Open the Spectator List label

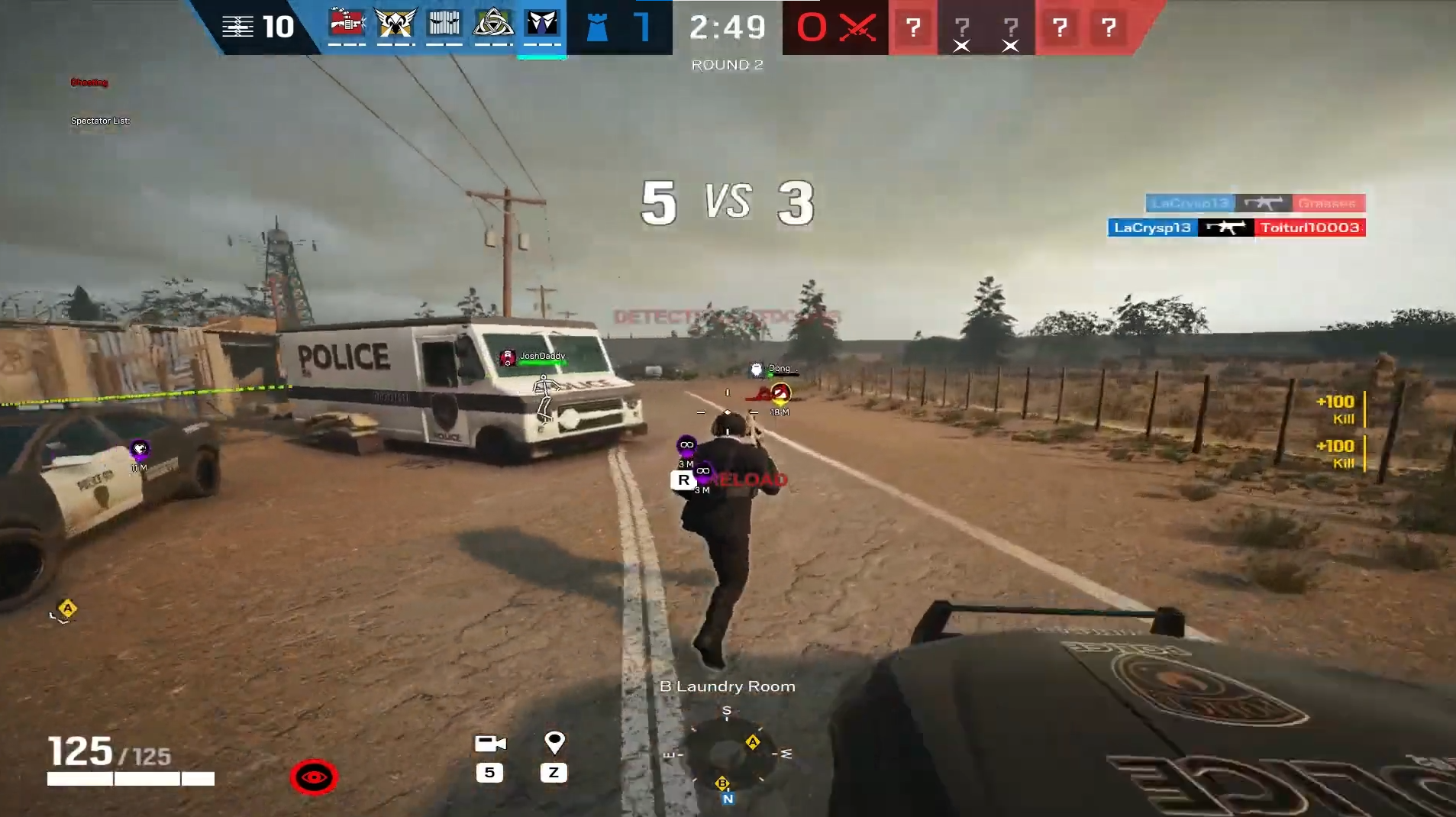100,121
